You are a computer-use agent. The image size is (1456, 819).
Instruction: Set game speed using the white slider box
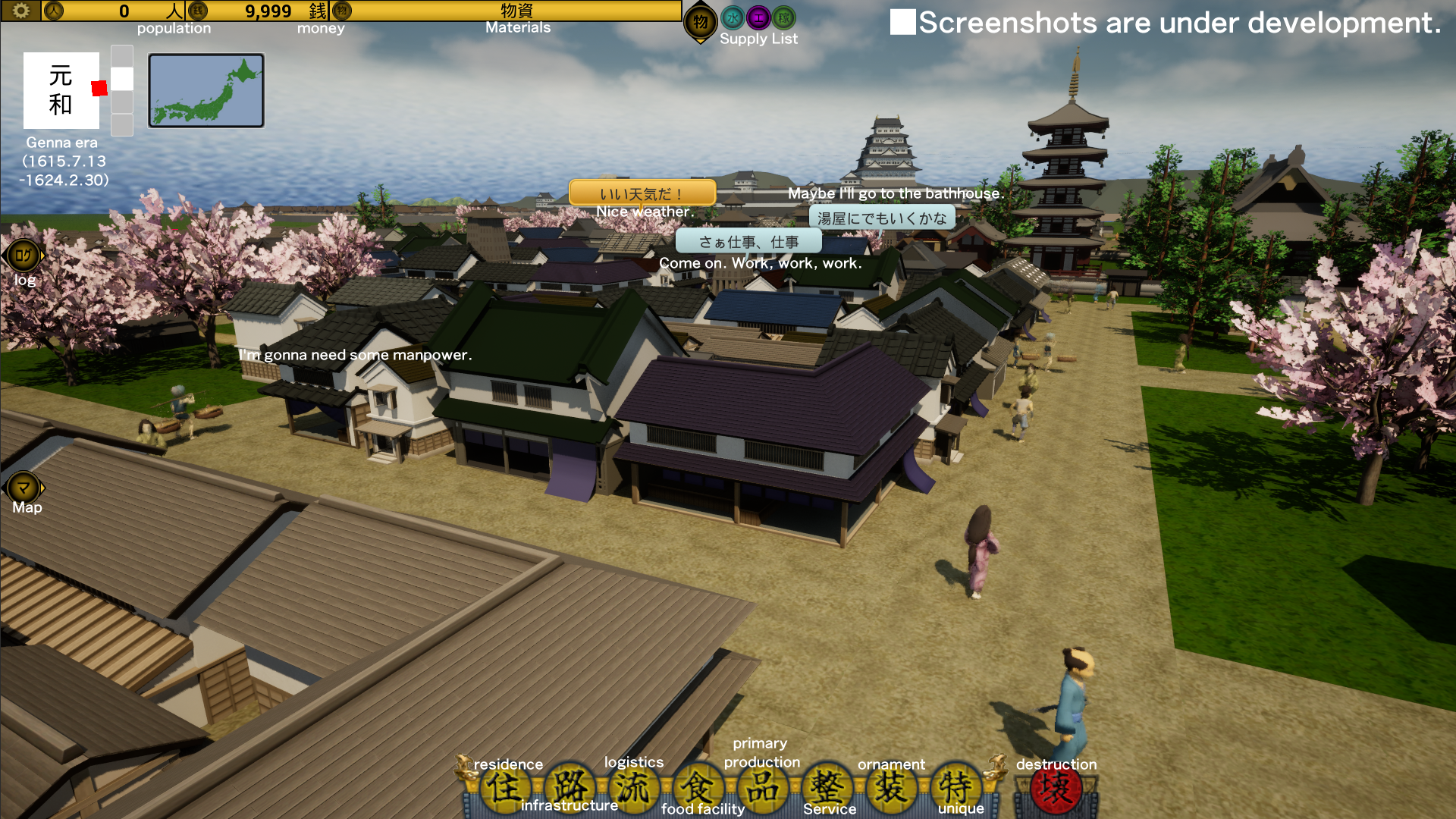point(121,77)
